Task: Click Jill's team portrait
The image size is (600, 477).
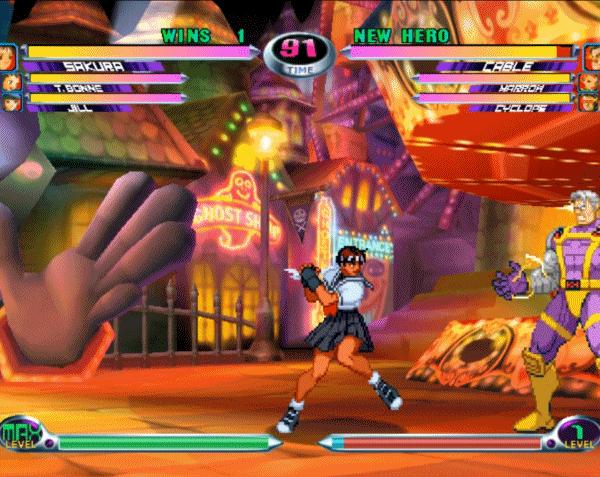Action: (10, 102)
